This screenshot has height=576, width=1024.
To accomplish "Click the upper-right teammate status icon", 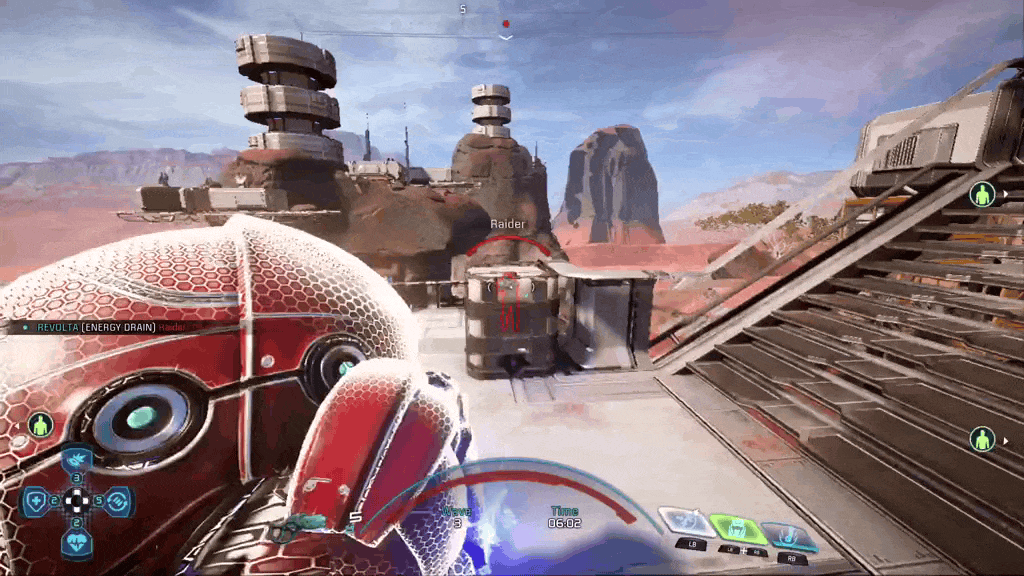I will pyautogui.click(x=982, y=195).
